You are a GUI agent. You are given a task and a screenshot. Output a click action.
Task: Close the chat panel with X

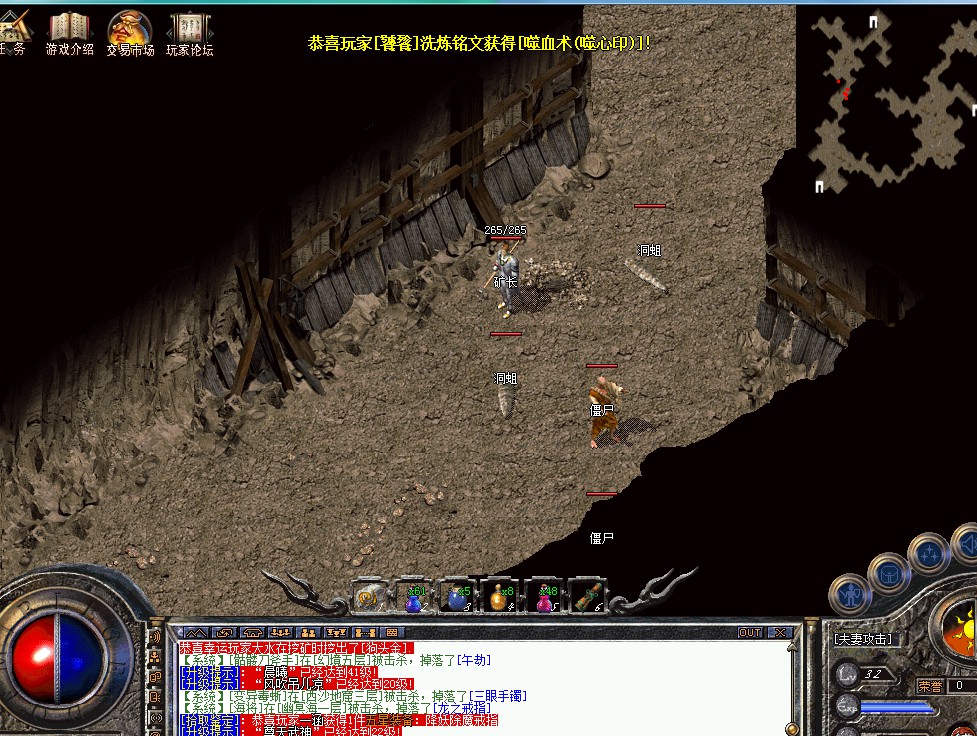(781, 633)
